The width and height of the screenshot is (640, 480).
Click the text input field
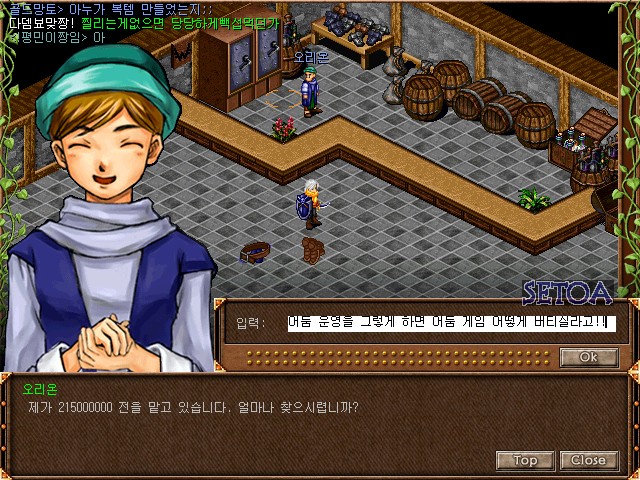click(x=450, y=323)
